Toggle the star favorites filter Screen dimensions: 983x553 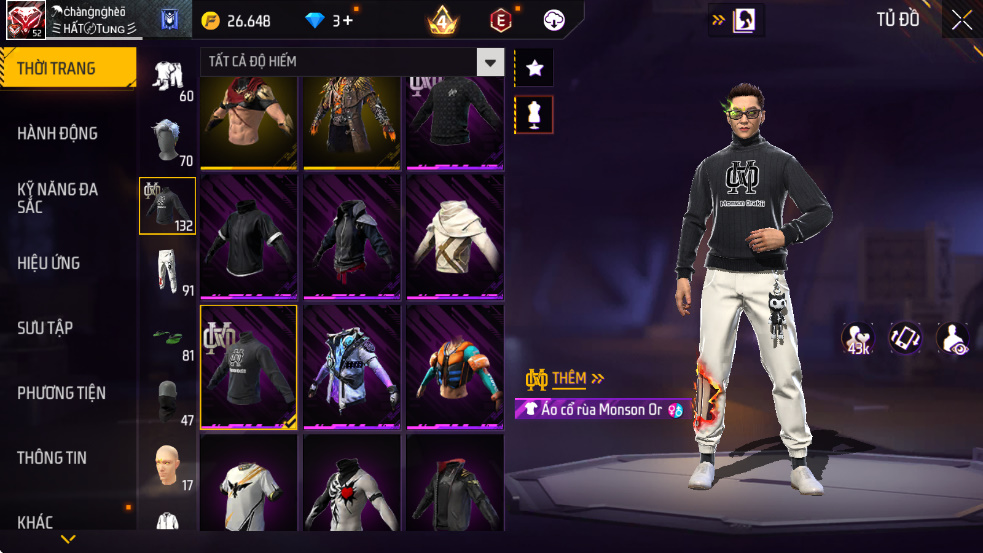coord(534,68)
